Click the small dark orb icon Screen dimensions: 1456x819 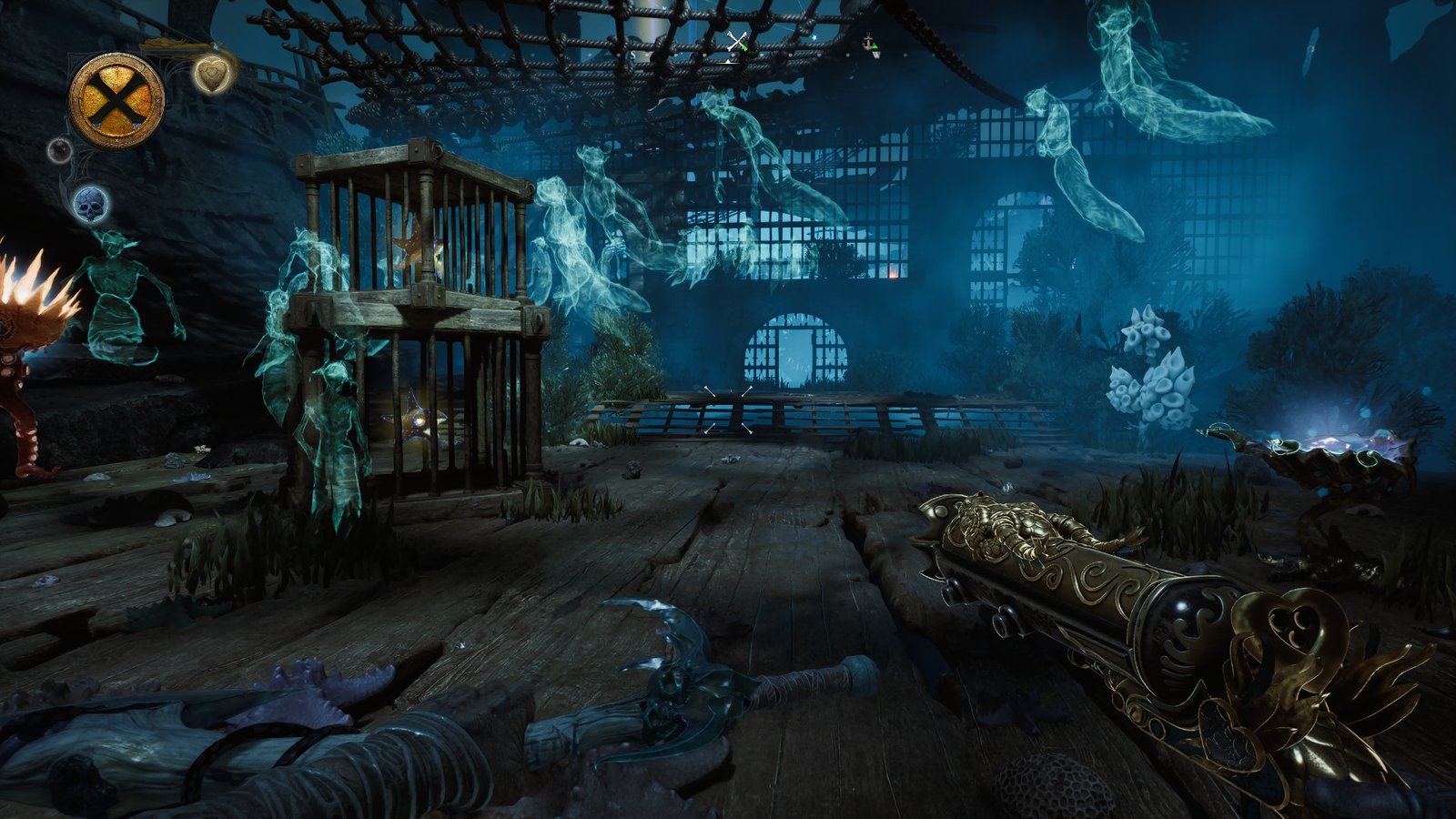tap(60, 150)
